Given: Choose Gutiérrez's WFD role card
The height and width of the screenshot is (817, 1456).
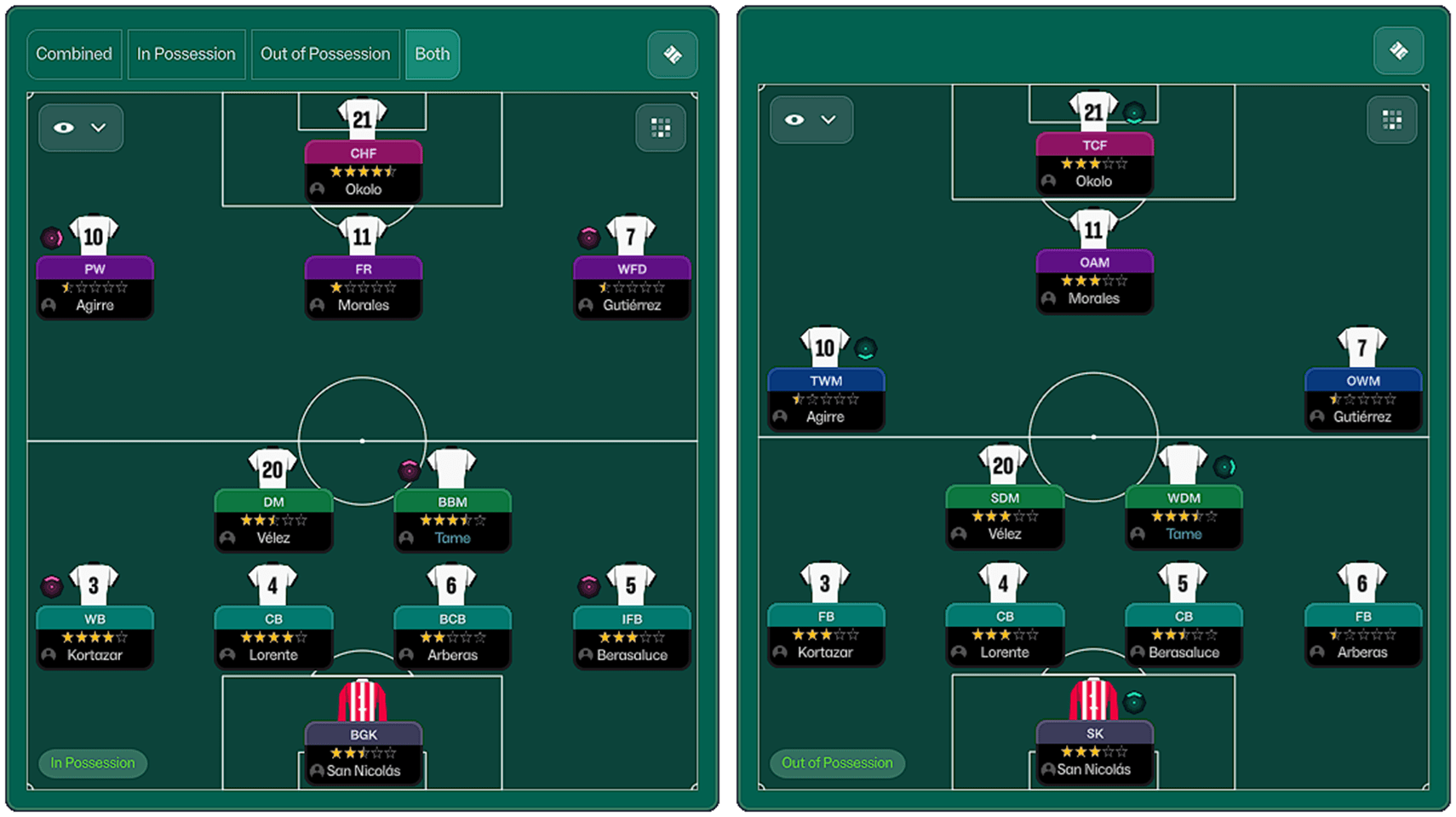Looking at the screenshot, I should pos(632,287).
